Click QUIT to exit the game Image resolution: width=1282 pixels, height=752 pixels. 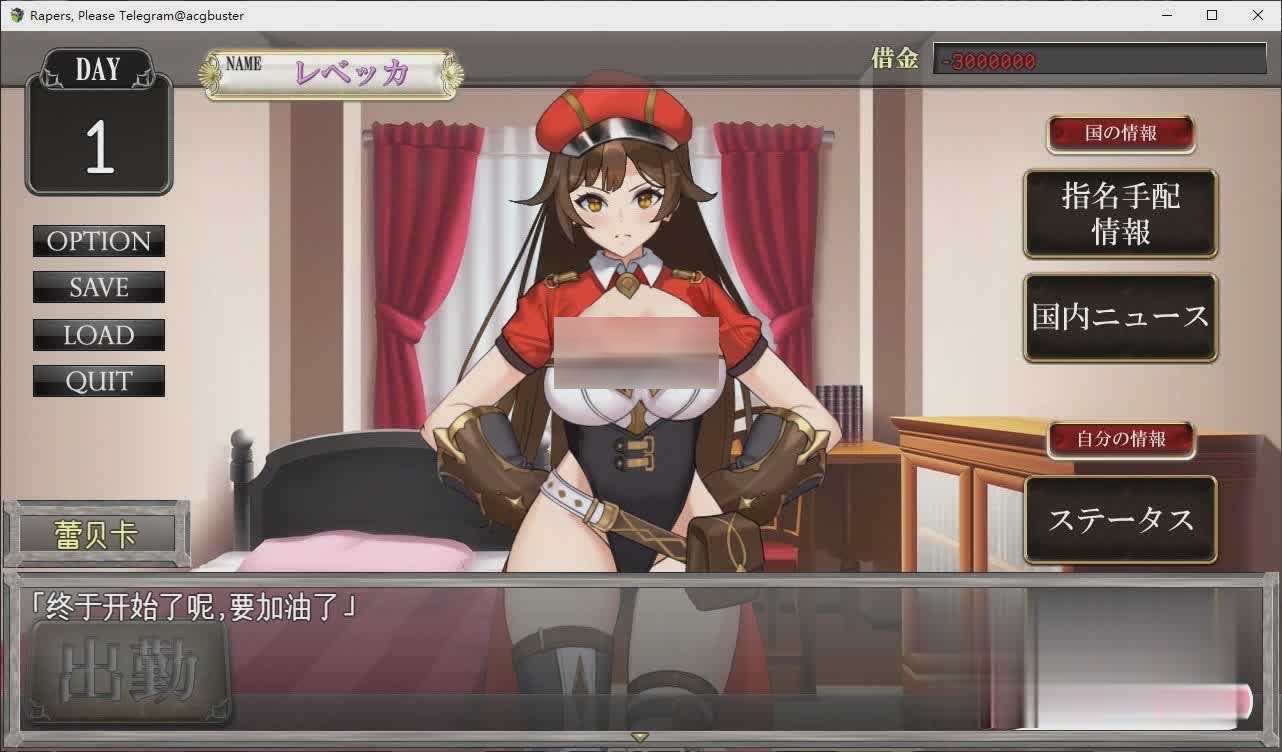tap(98, 381)
